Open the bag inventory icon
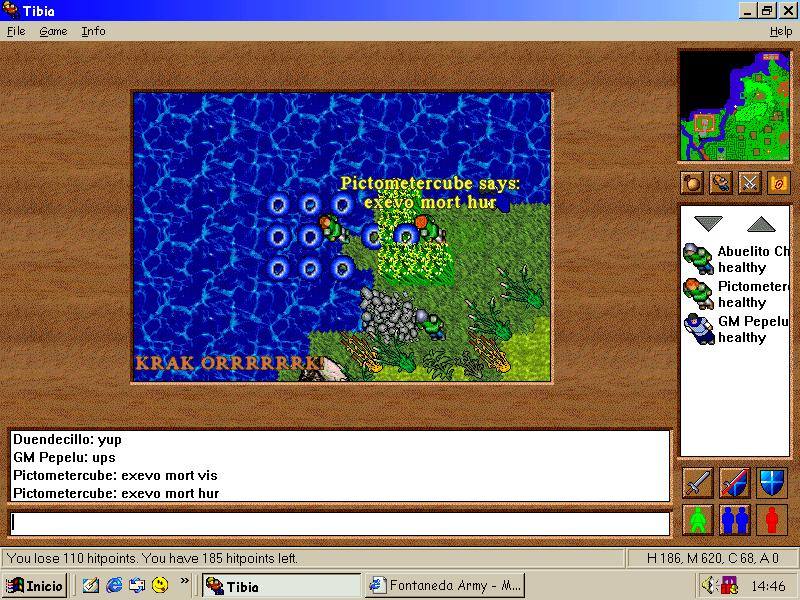The width and height of the screenshot is (800, 600). click(x=692, y=182)
